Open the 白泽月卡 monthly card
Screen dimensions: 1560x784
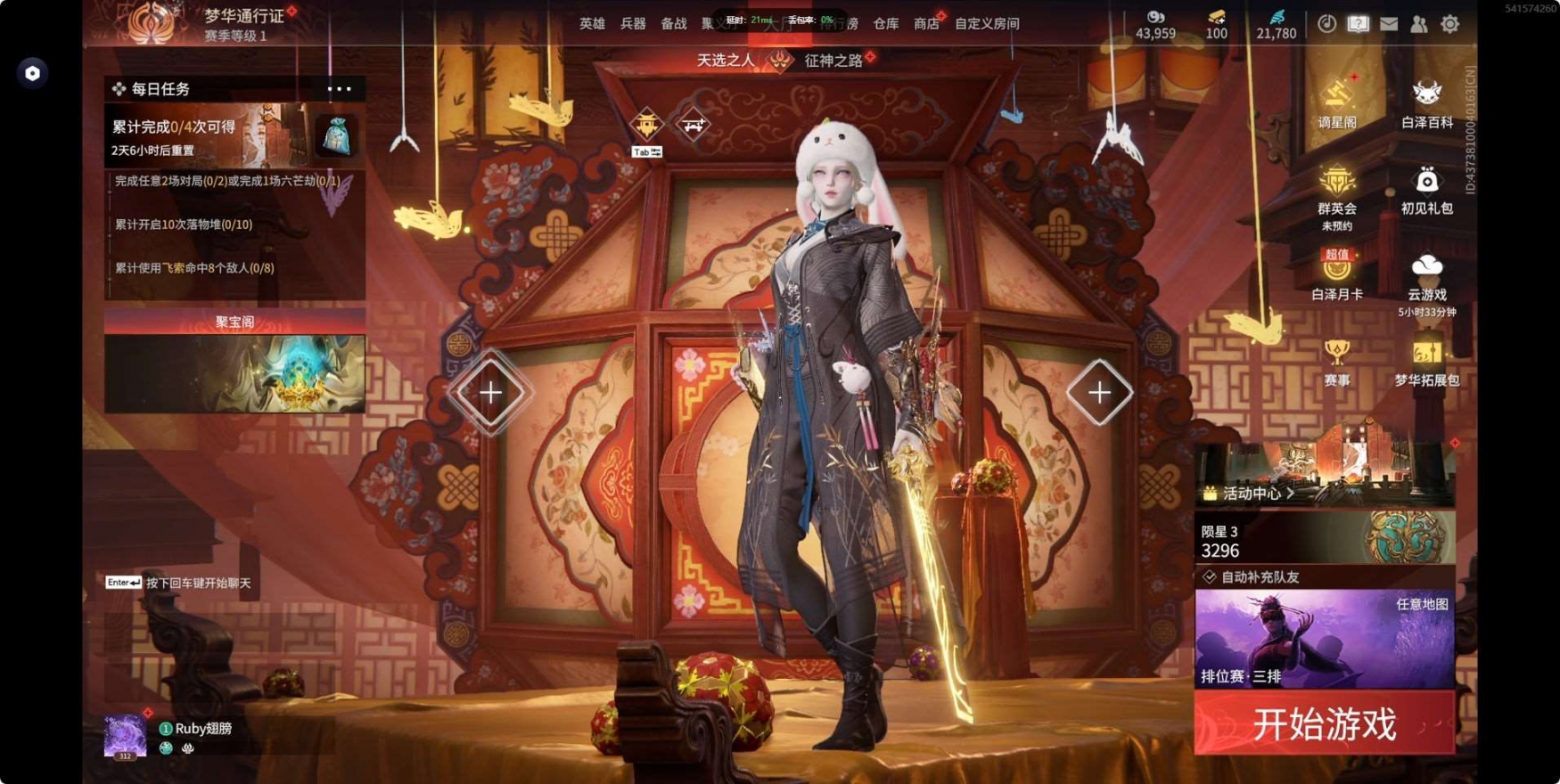coord(1336,274)
